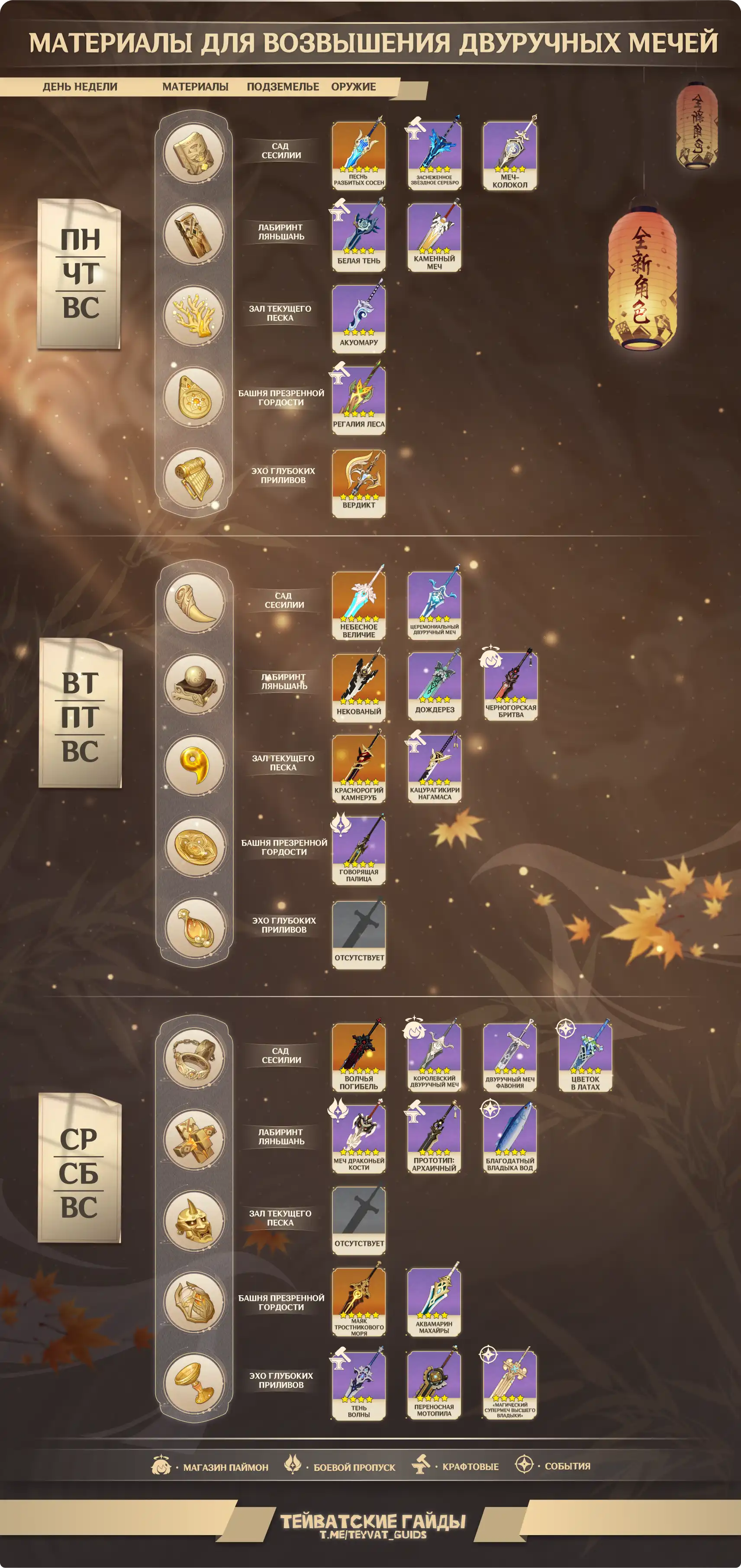Choose the Черногорская бритва card

[x=510, y=686]
